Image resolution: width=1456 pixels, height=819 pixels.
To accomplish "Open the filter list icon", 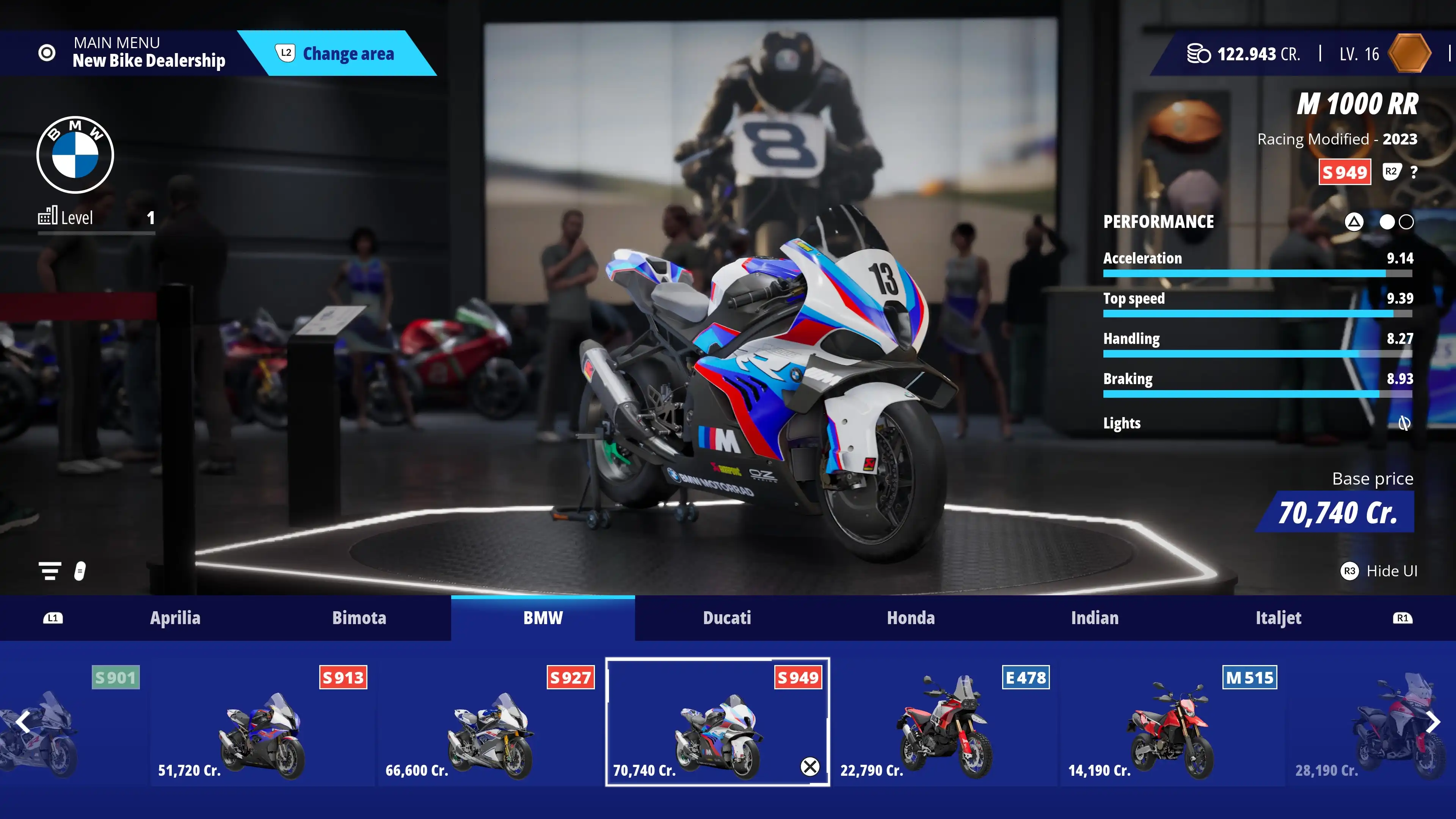I will 50,571.
